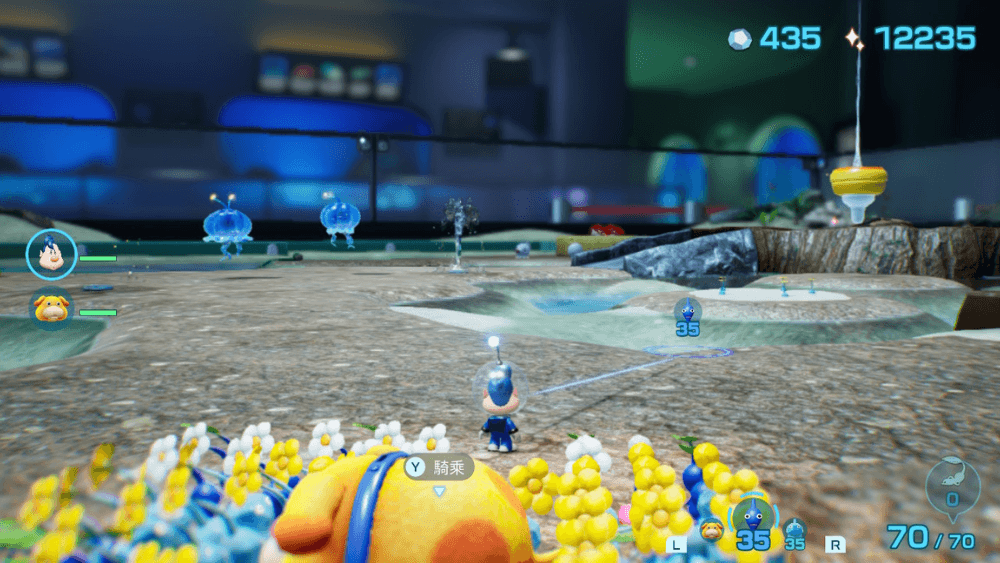Switch to the Ice Pikmin squad icon
Image resolution: width=1000 pixels, height=563 pixels.
[795, 529]
